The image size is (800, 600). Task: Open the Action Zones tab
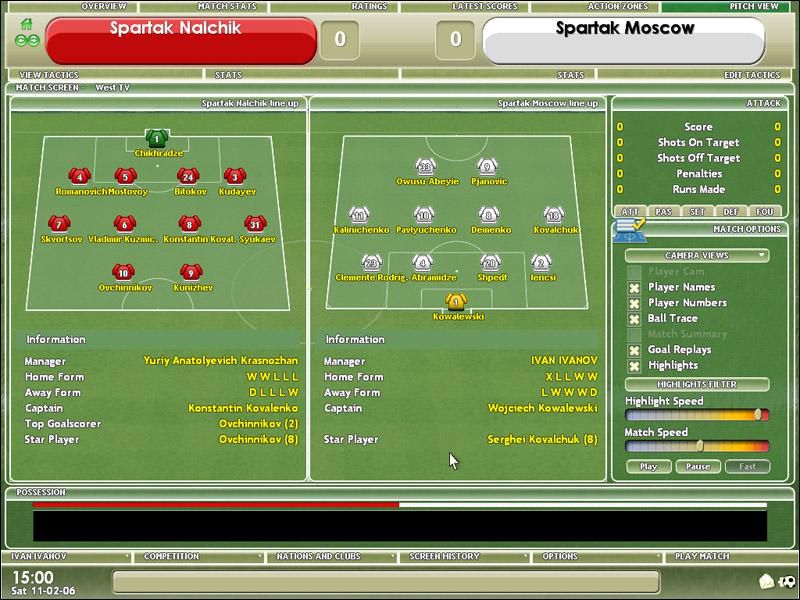(617, 6)
